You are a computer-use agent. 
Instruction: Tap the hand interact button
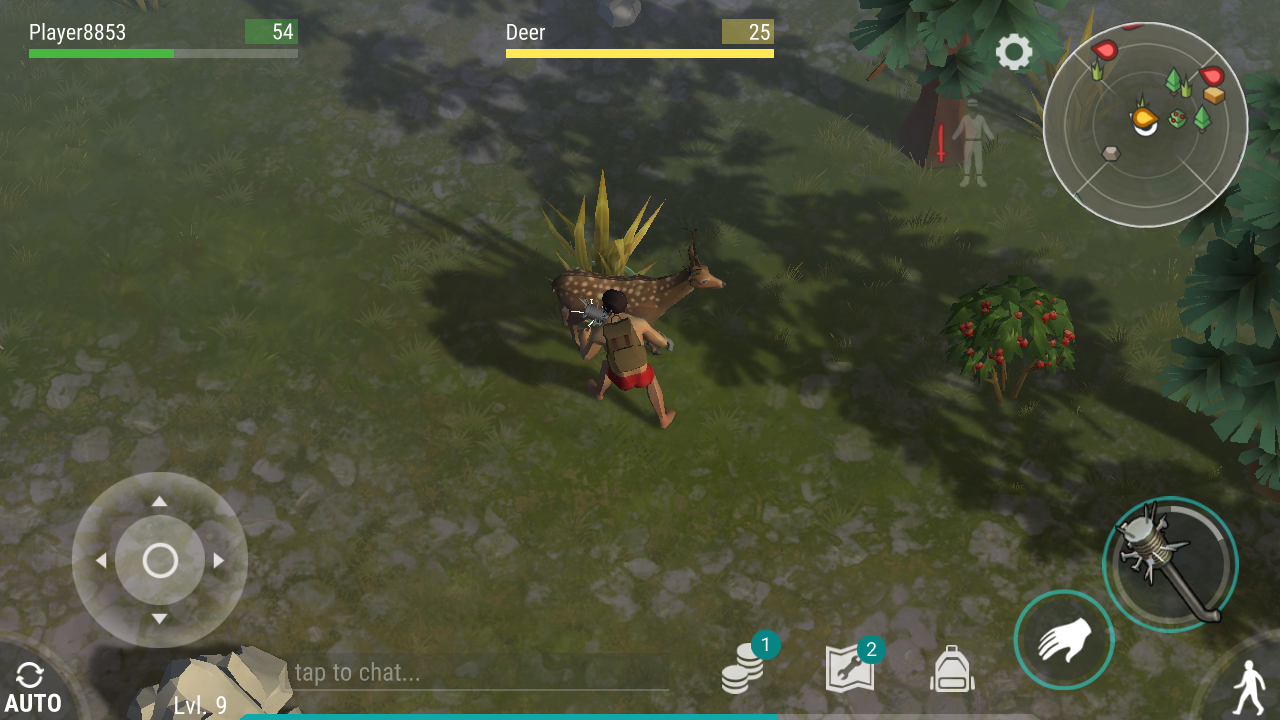click(1063, 640)
